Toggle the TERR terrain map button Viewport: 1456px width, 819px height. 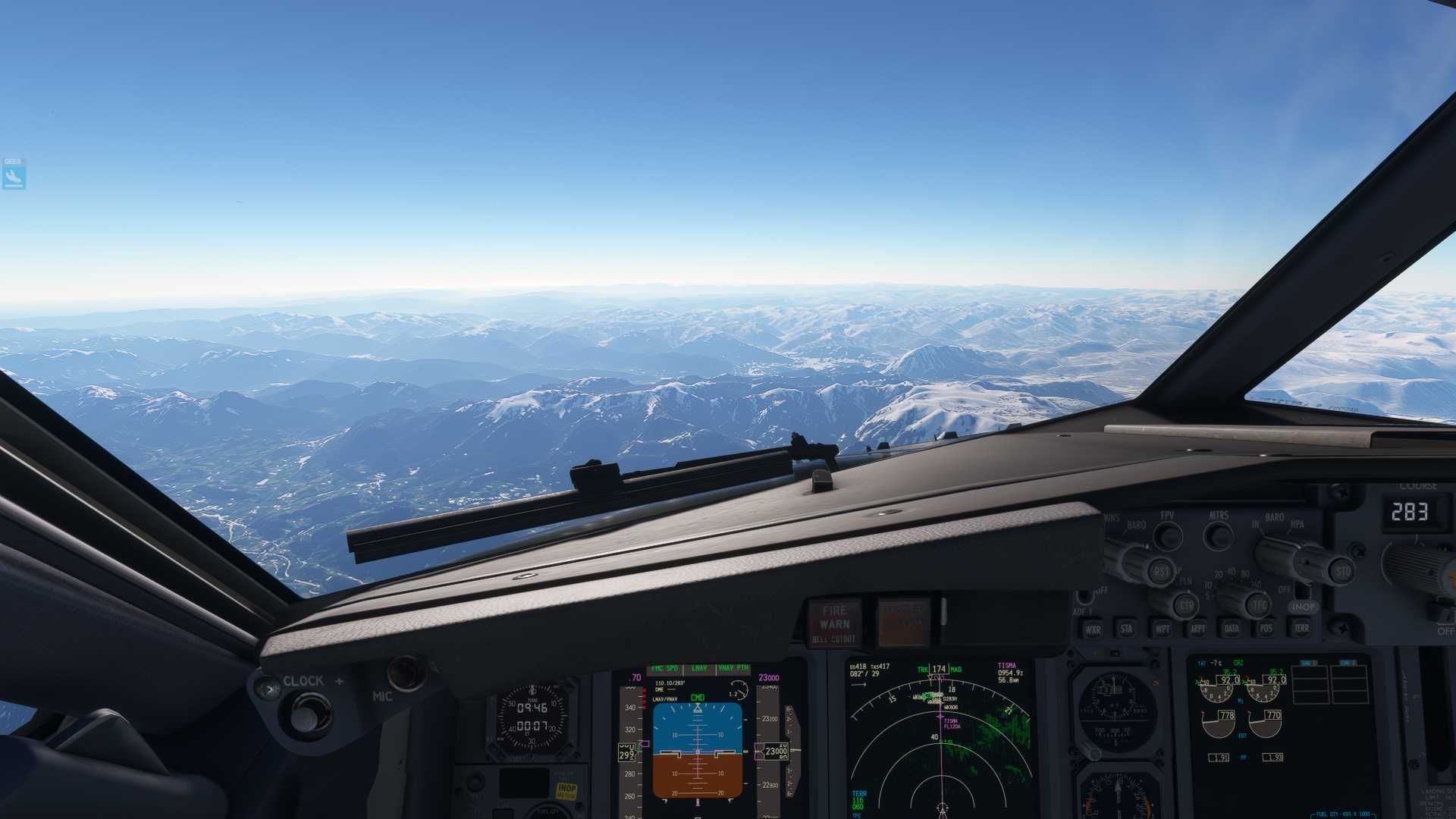(1301, 629)
